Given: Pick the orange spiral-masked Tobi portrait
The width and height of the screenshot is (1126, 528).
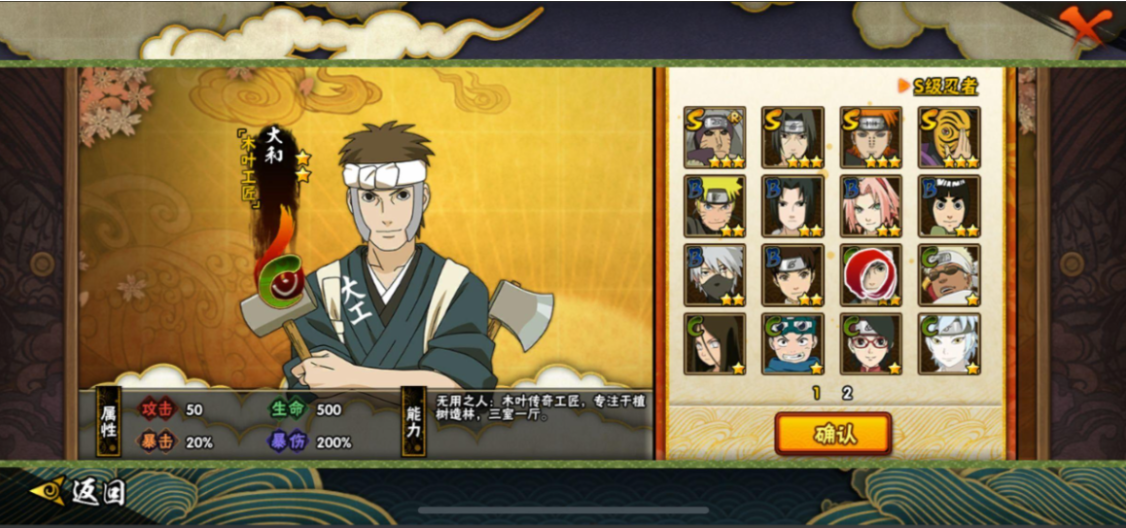Looking at the screenshot, I should click(949, 137).
